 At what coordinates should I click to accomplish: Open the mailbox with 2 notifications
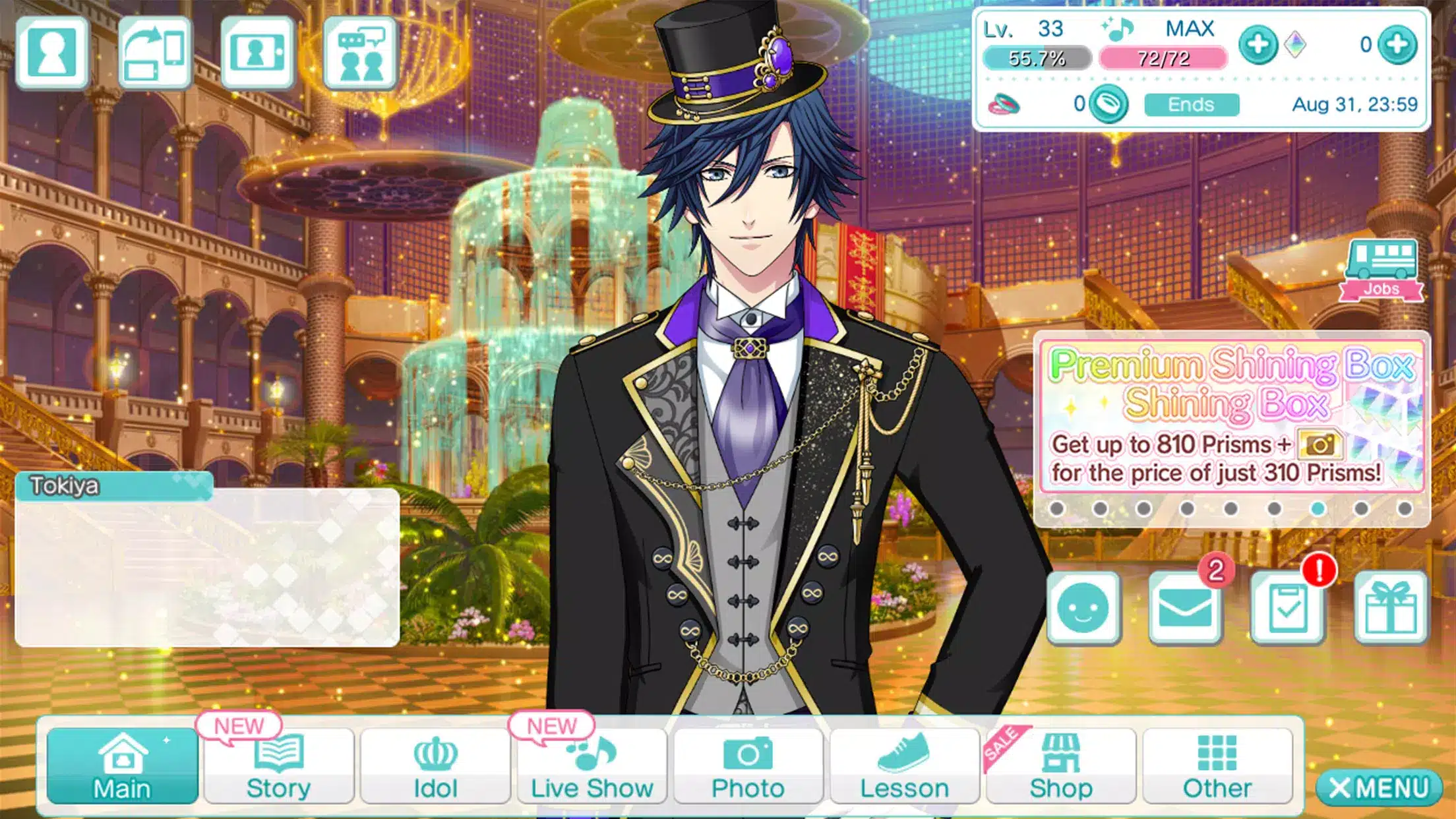click(1185, 608)
